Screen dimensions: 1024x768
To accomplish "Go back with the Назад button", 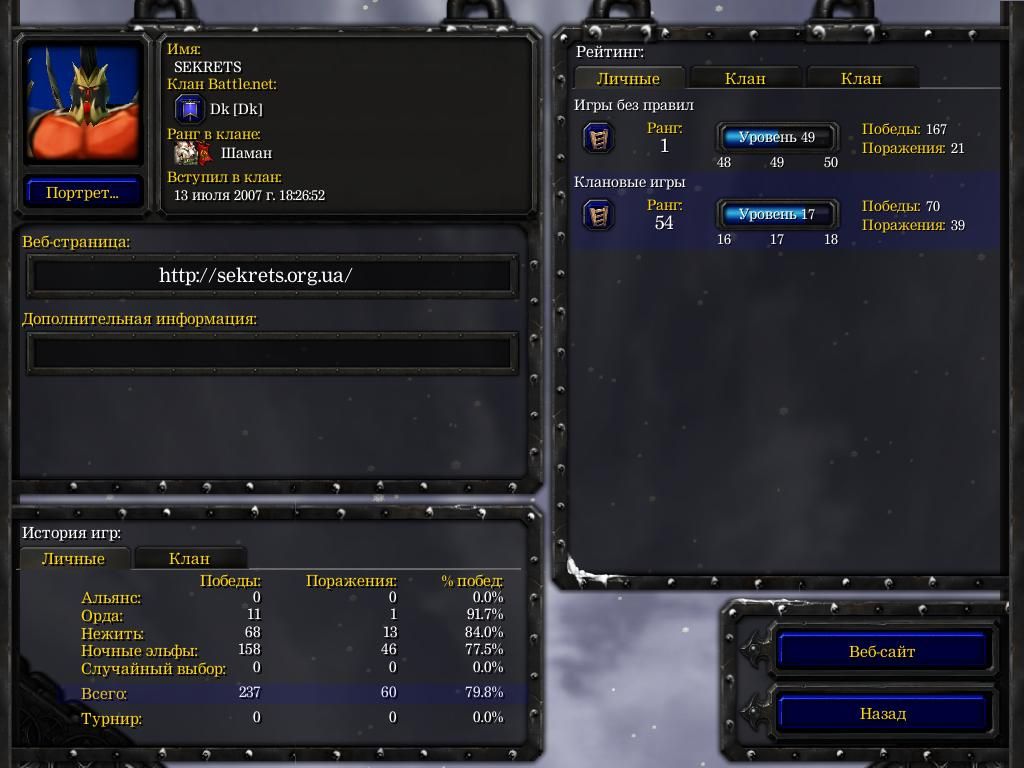I will pyautogui.click(x=882, y=714).
